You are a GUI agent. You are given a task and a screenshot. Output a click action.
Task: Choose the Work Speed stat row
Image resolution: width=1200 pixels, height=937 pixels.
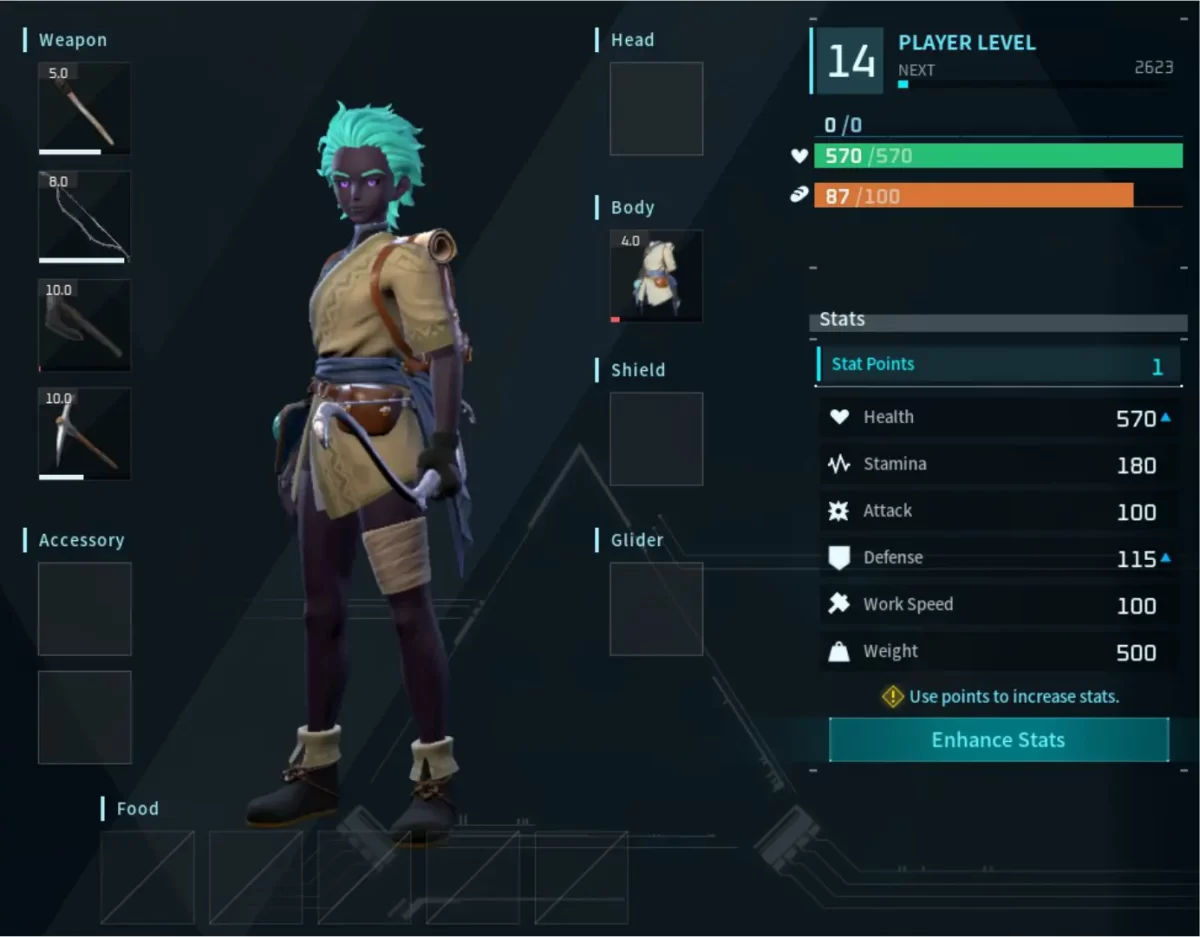(998, 605)
